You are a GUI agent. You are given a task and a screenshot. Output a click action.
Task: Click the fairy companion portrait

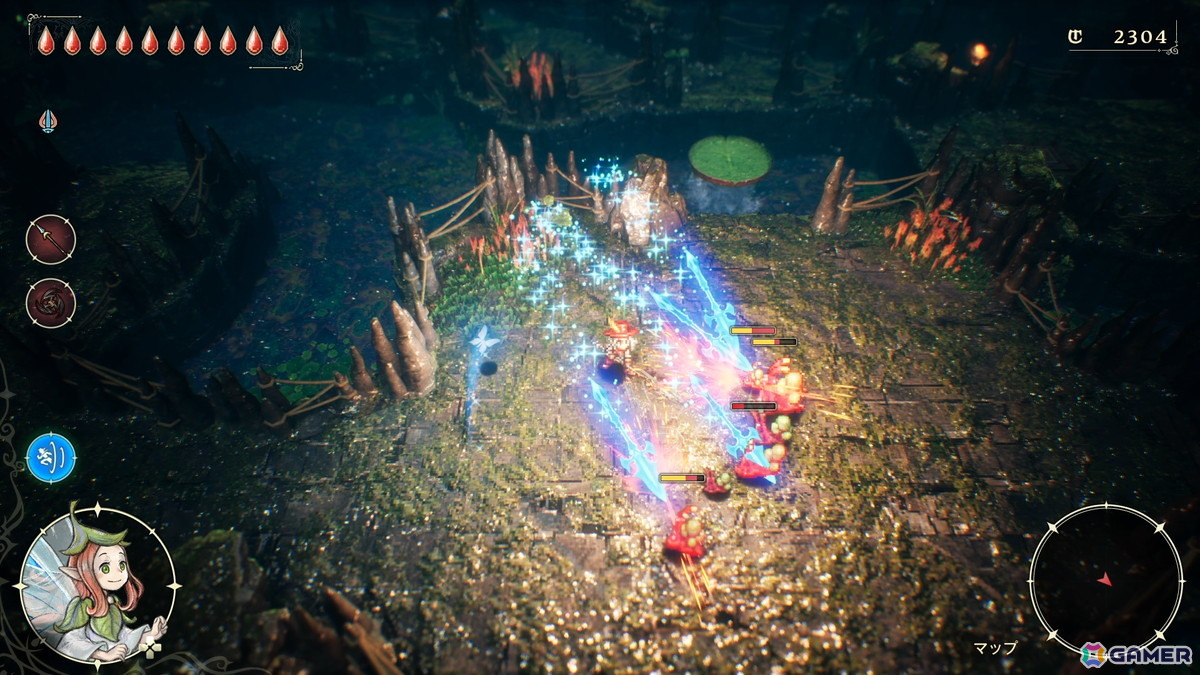click(x=97, y=584)
